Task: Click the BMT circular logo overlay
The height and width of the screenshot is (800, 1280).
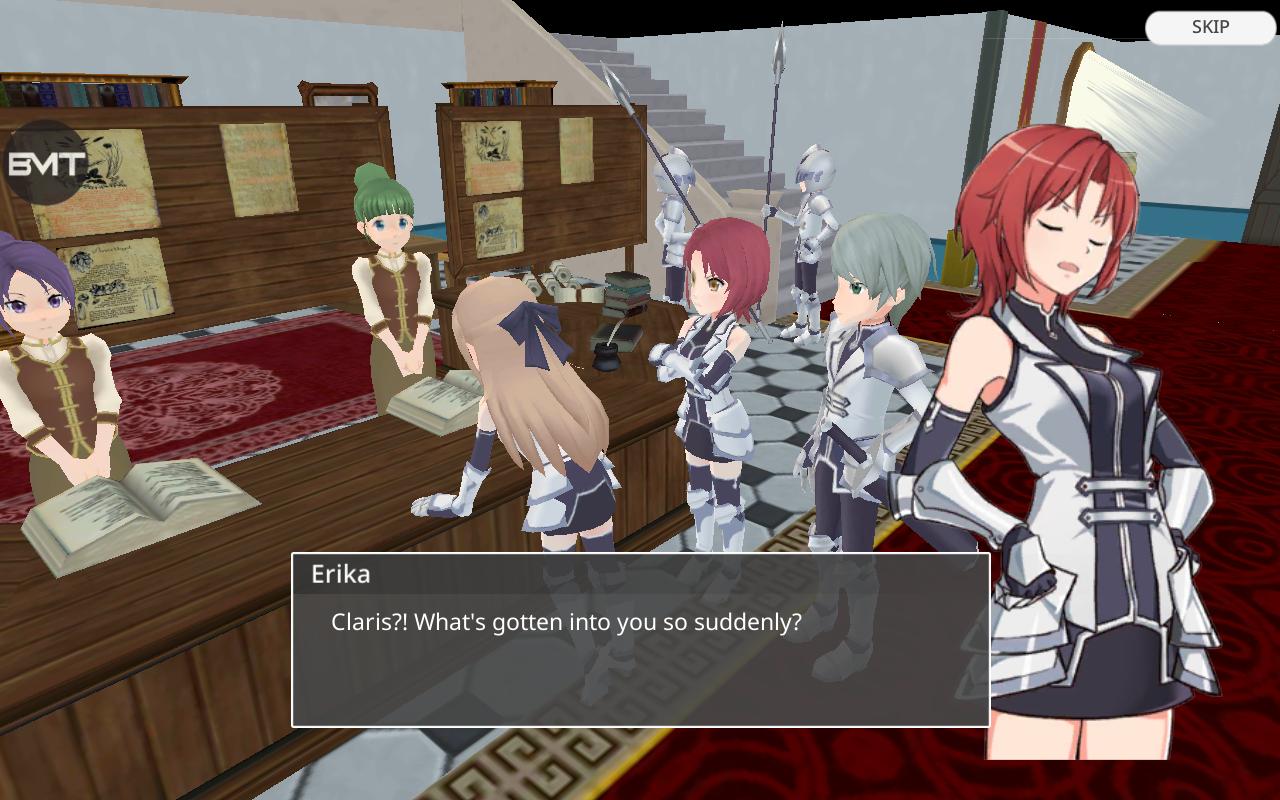Action: coord(46,163)
